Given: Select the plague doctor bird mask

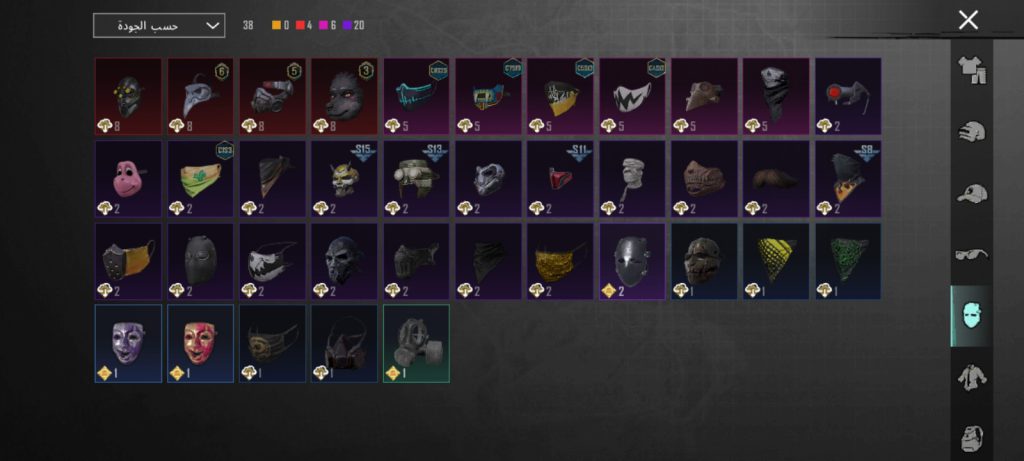Looking at the screenshot, I should tap(200, 96).
